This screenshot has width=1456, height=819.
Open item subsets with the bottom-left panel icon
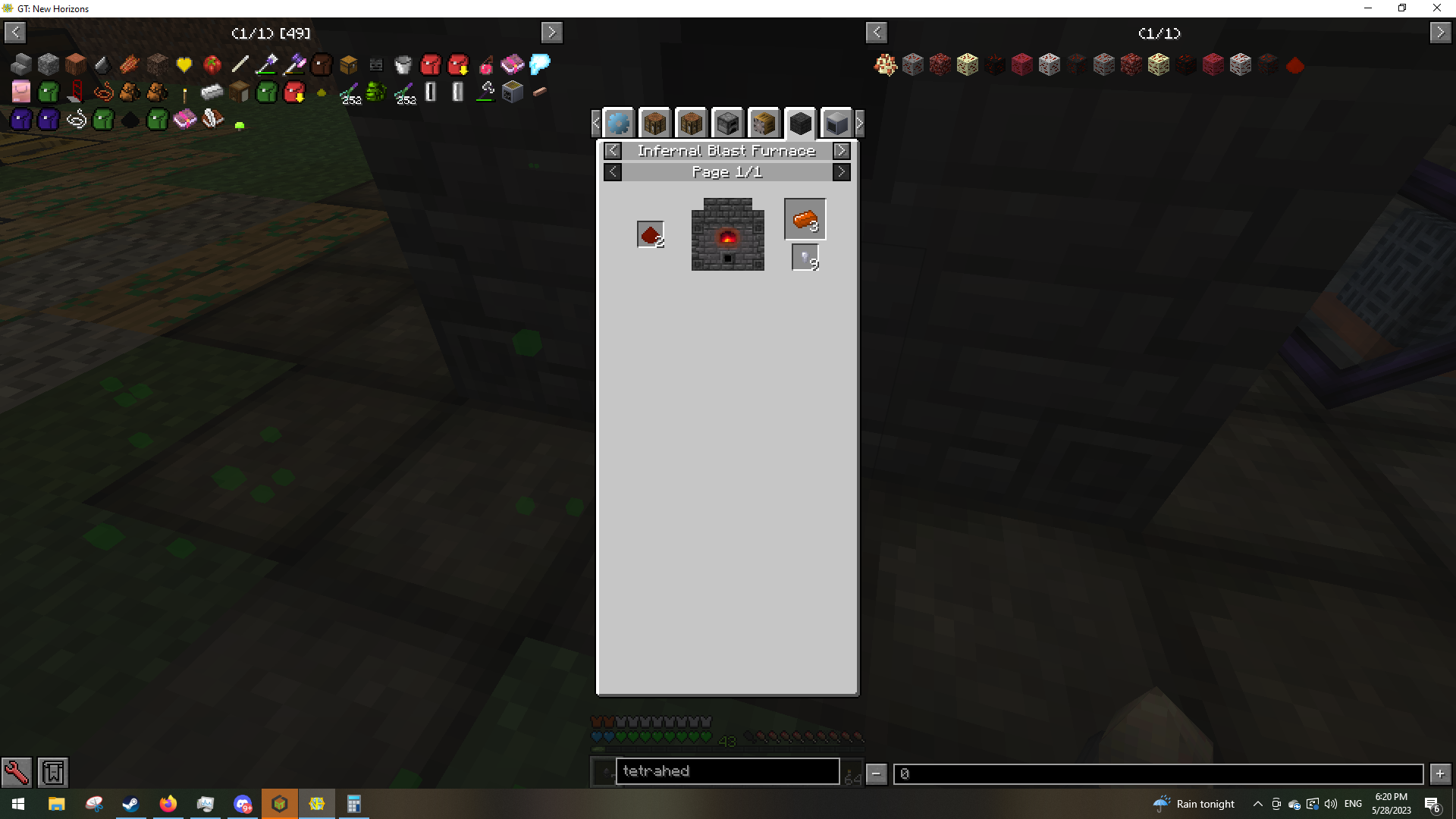coord(52,772)
